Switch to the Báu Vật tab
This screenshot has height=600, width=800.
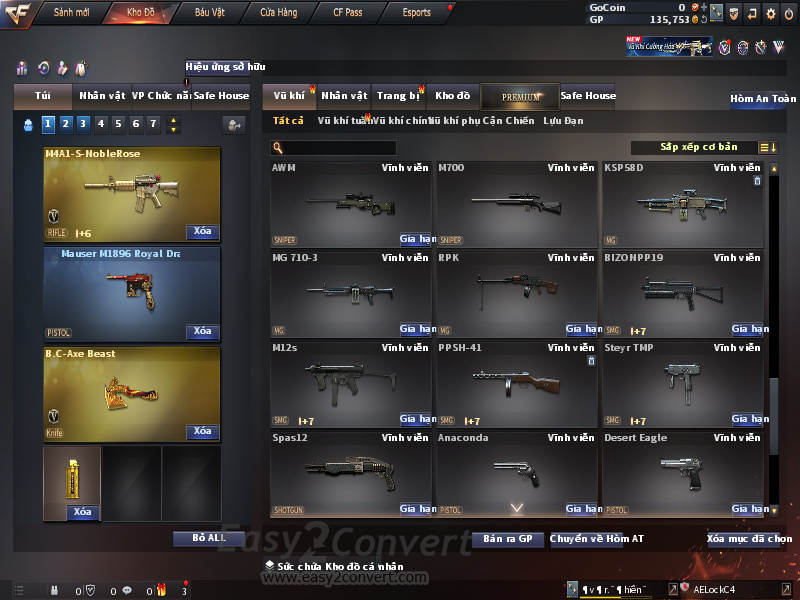tap(209, 13)
